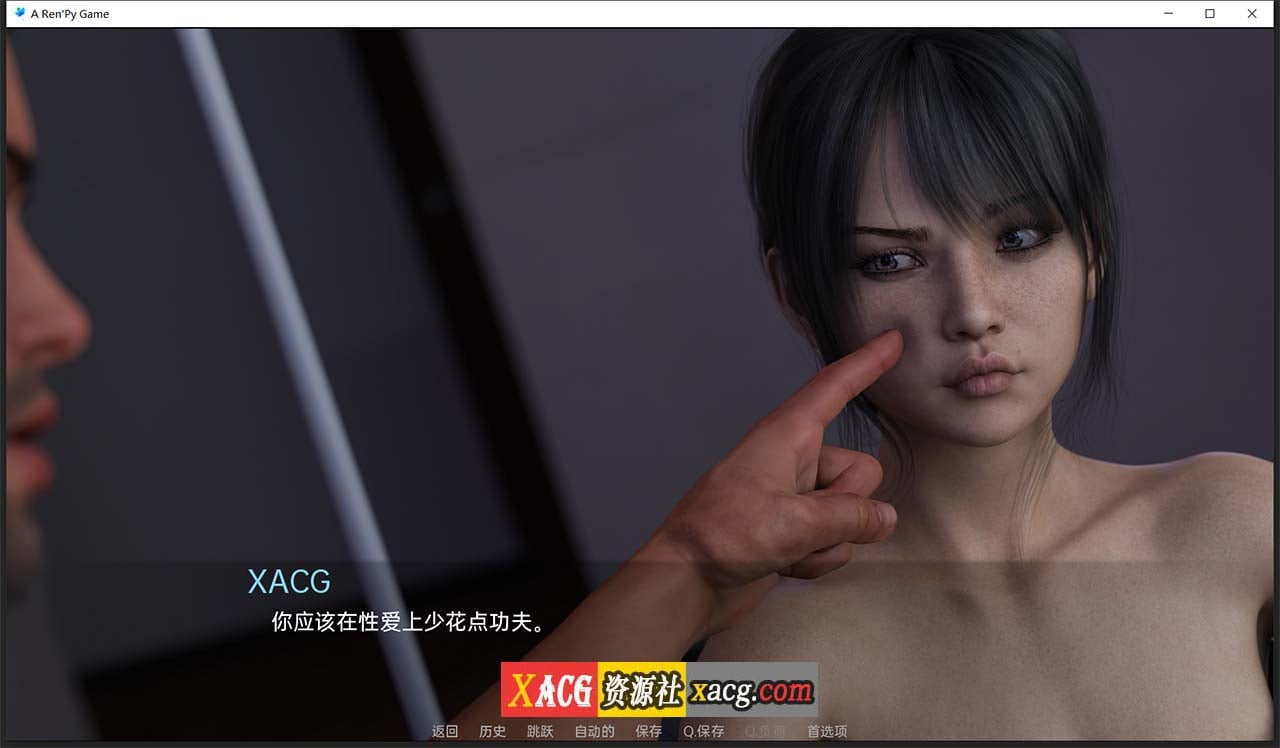The image size is (1280, 748).
Task: Maximize the game window
Action: 1210,13
